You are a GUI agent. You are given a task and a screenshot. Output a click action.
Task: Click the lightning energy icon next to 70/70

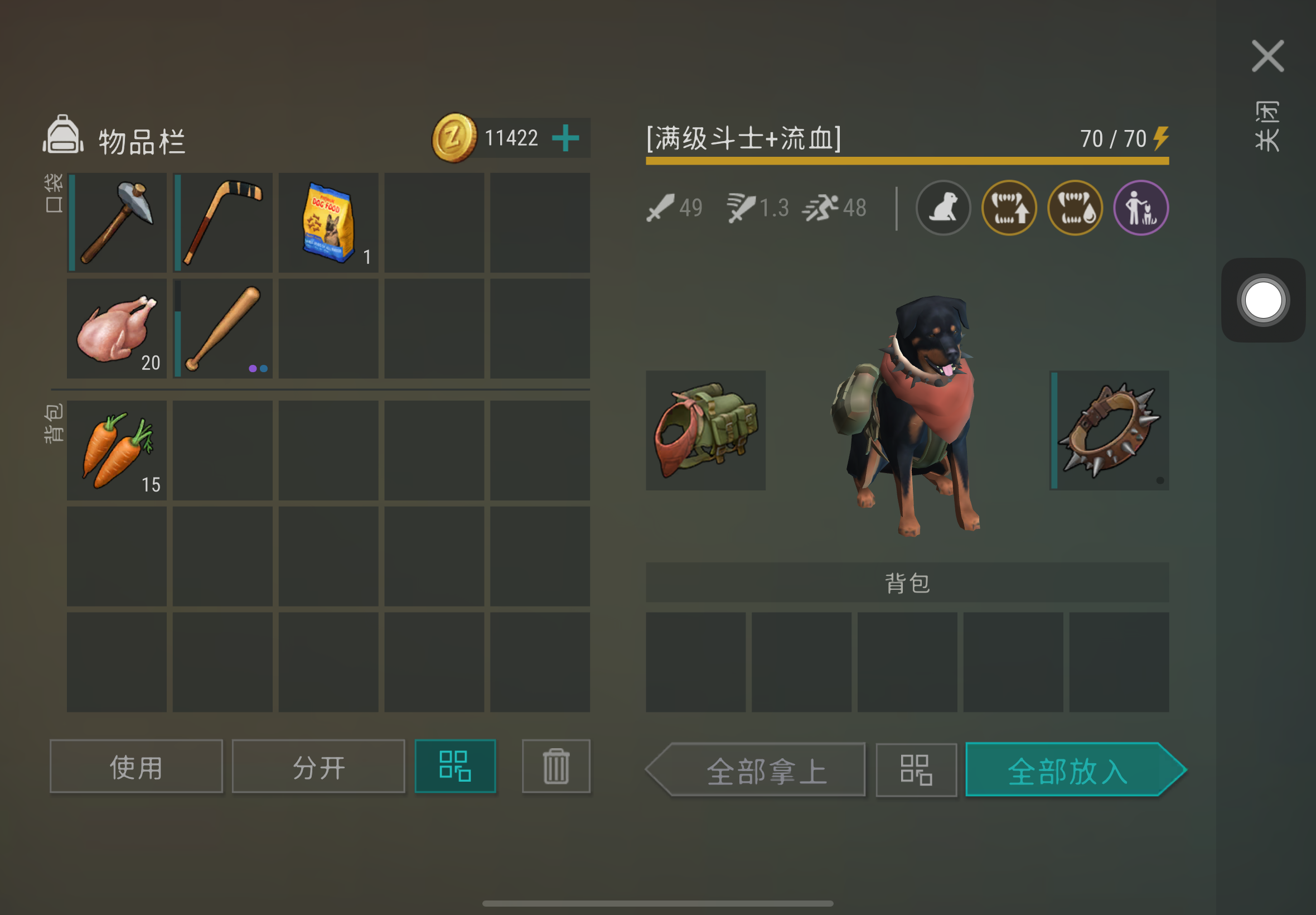(x=1161, y=138)
